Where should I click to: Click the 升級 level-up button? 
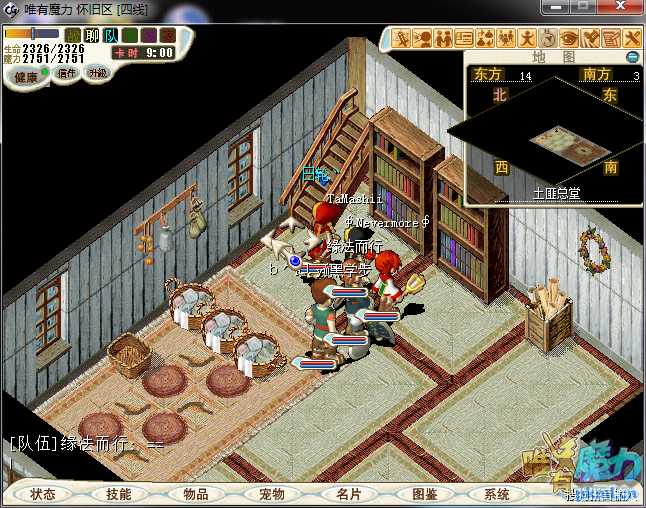[x=97, y=73]
